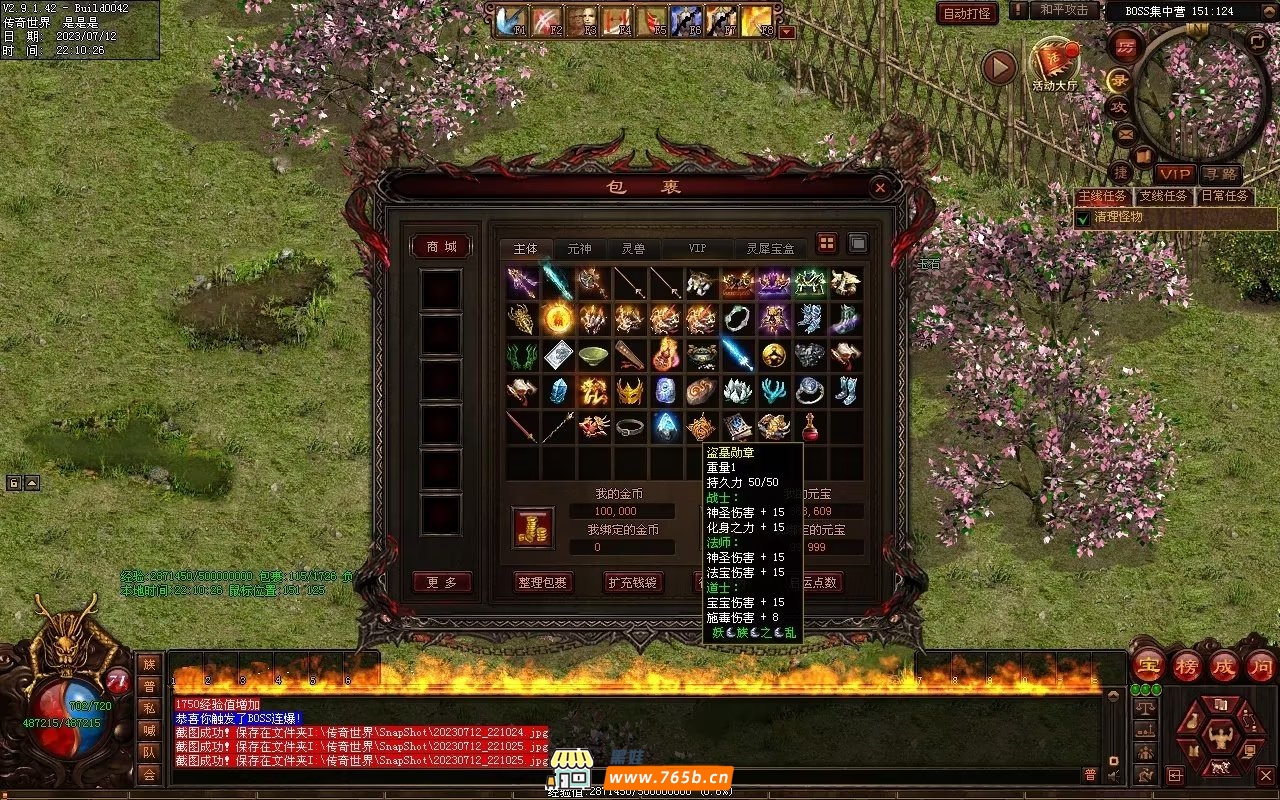
Task: Close the 包裹 inventory window
Action: point(879,187)
